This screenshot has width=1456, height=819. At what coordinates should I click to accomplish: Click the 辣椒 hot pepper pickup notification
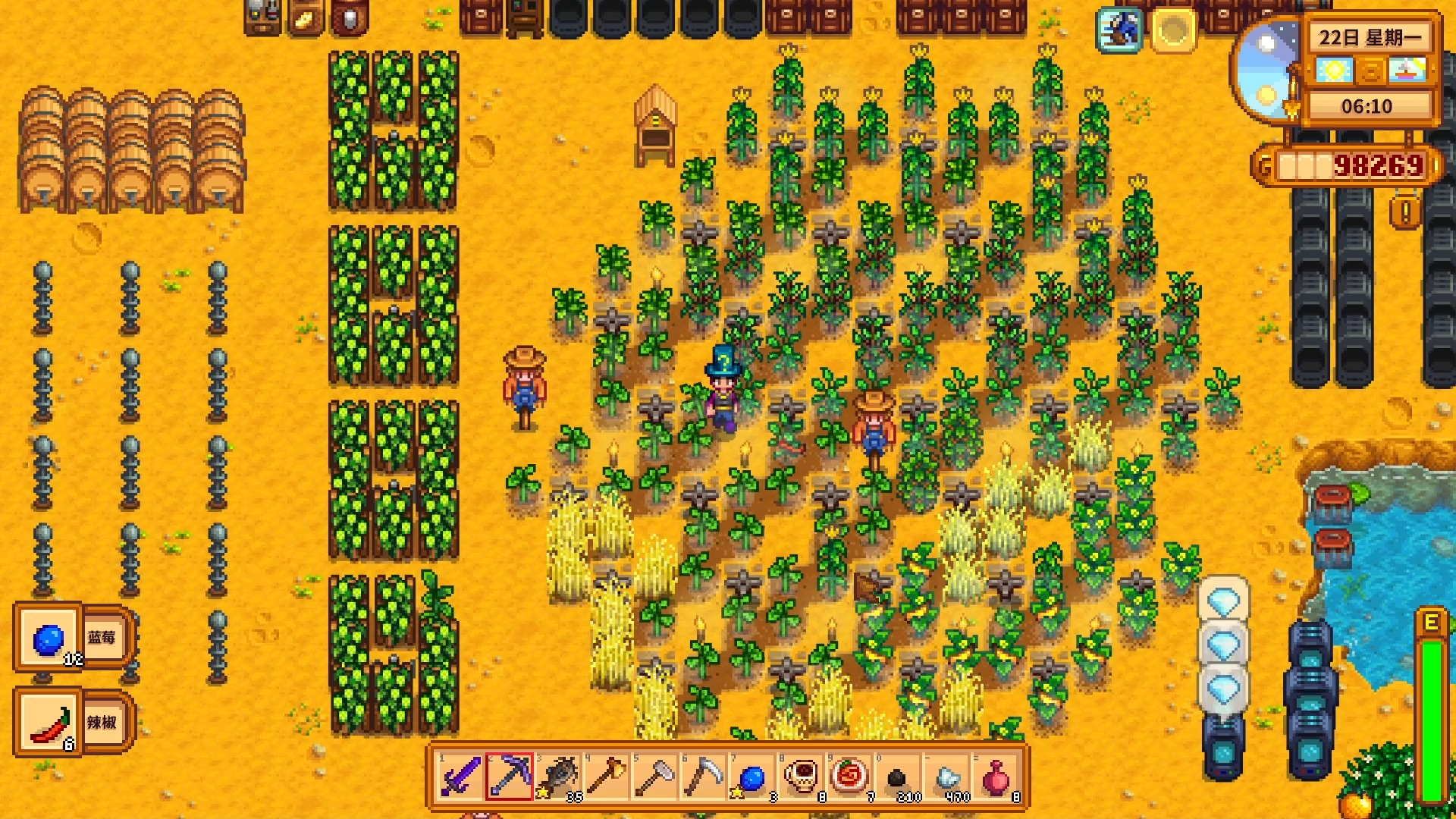point(74,722)
